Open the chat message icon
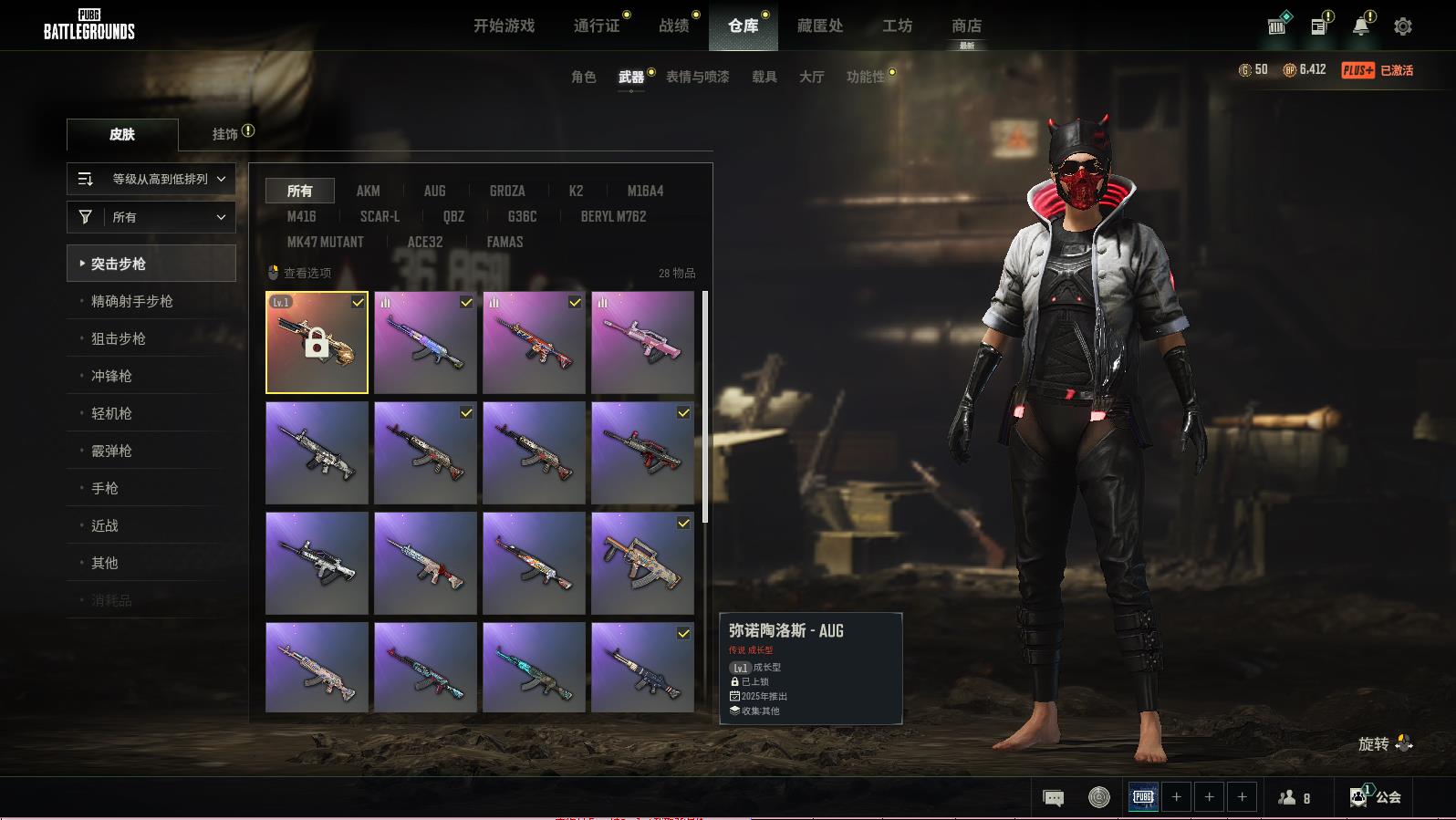Image resolution: width=1456 pixels, height=820 pixels. click(x=1053, y=798)
